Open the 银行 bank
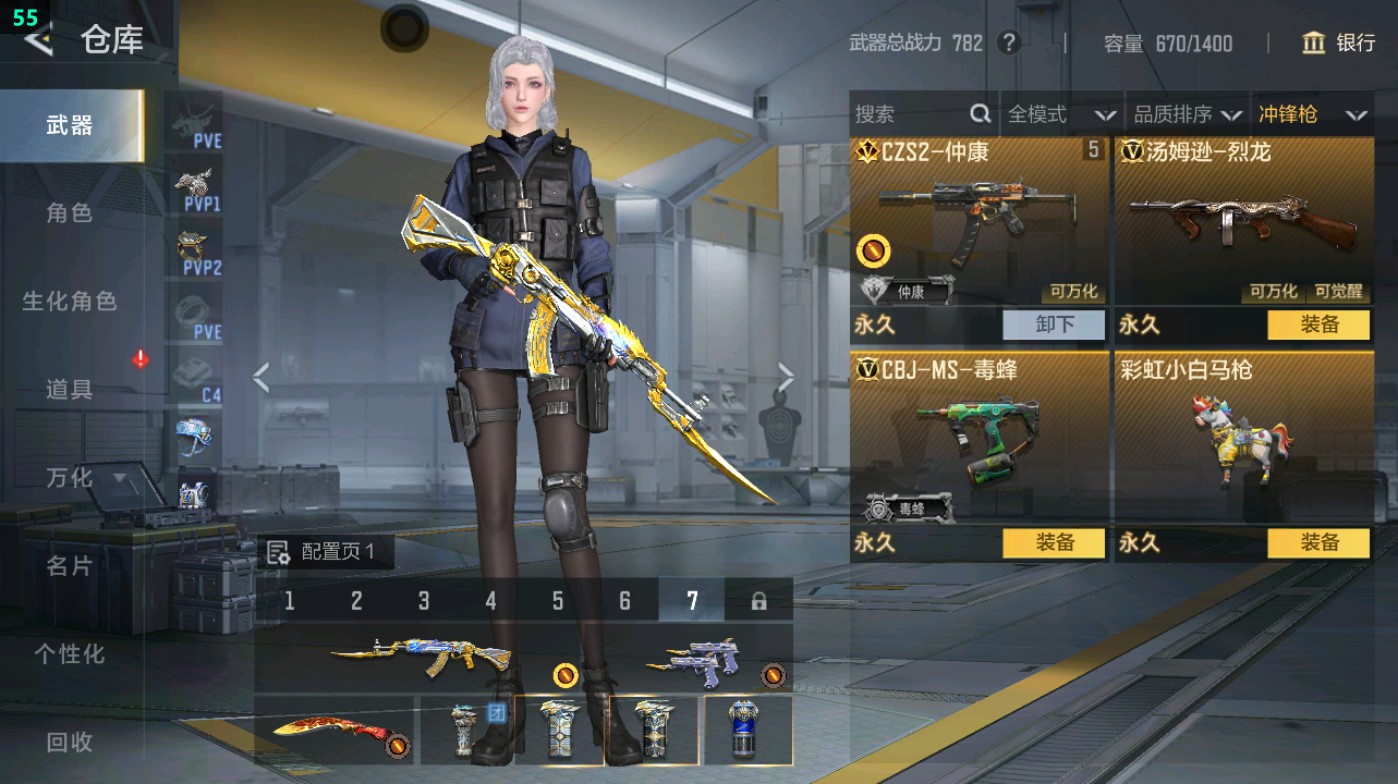The width and height of the screenshot is (1398, 784). [x=1338, y=43]
